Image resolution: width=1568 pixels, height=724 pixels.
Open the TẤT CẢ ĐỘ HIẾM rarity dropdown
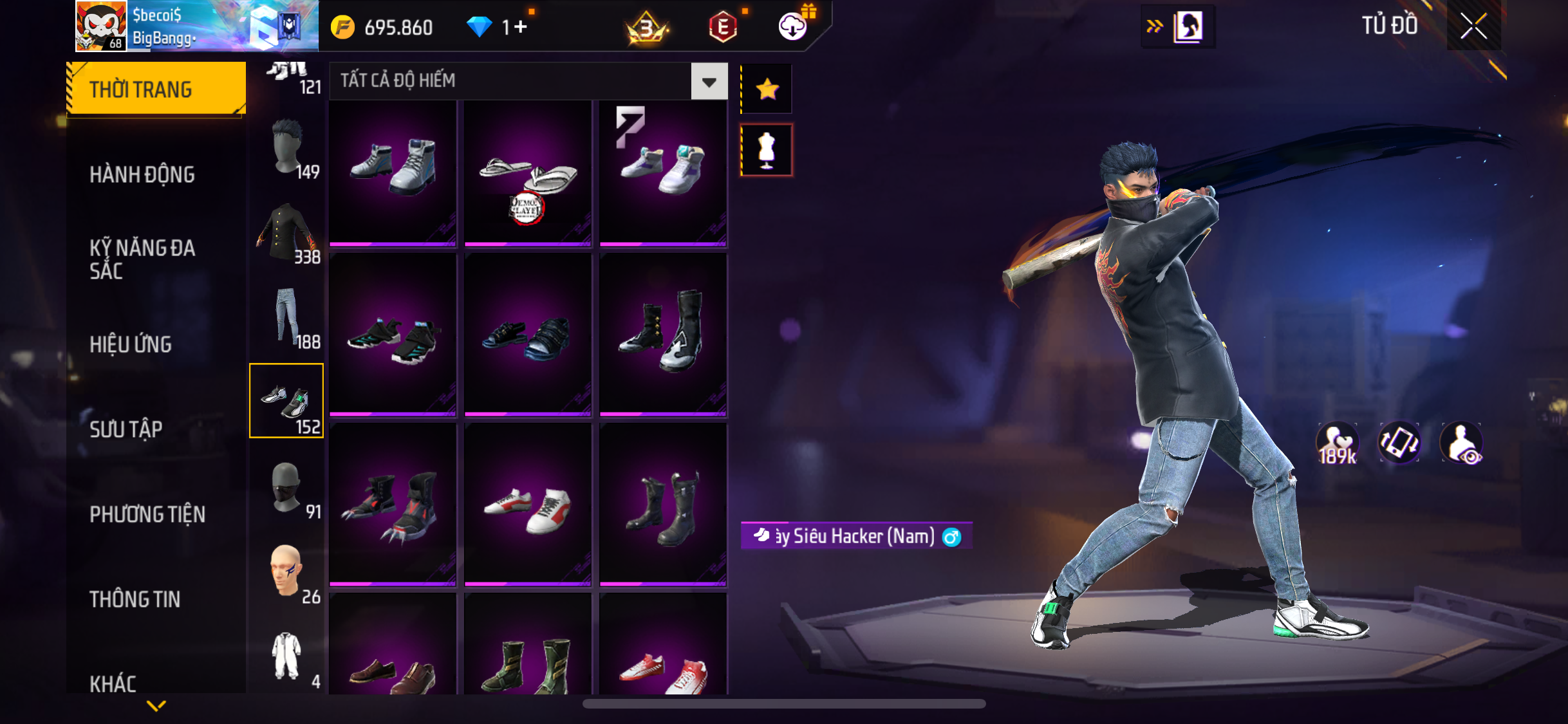(x=709, y=82)
